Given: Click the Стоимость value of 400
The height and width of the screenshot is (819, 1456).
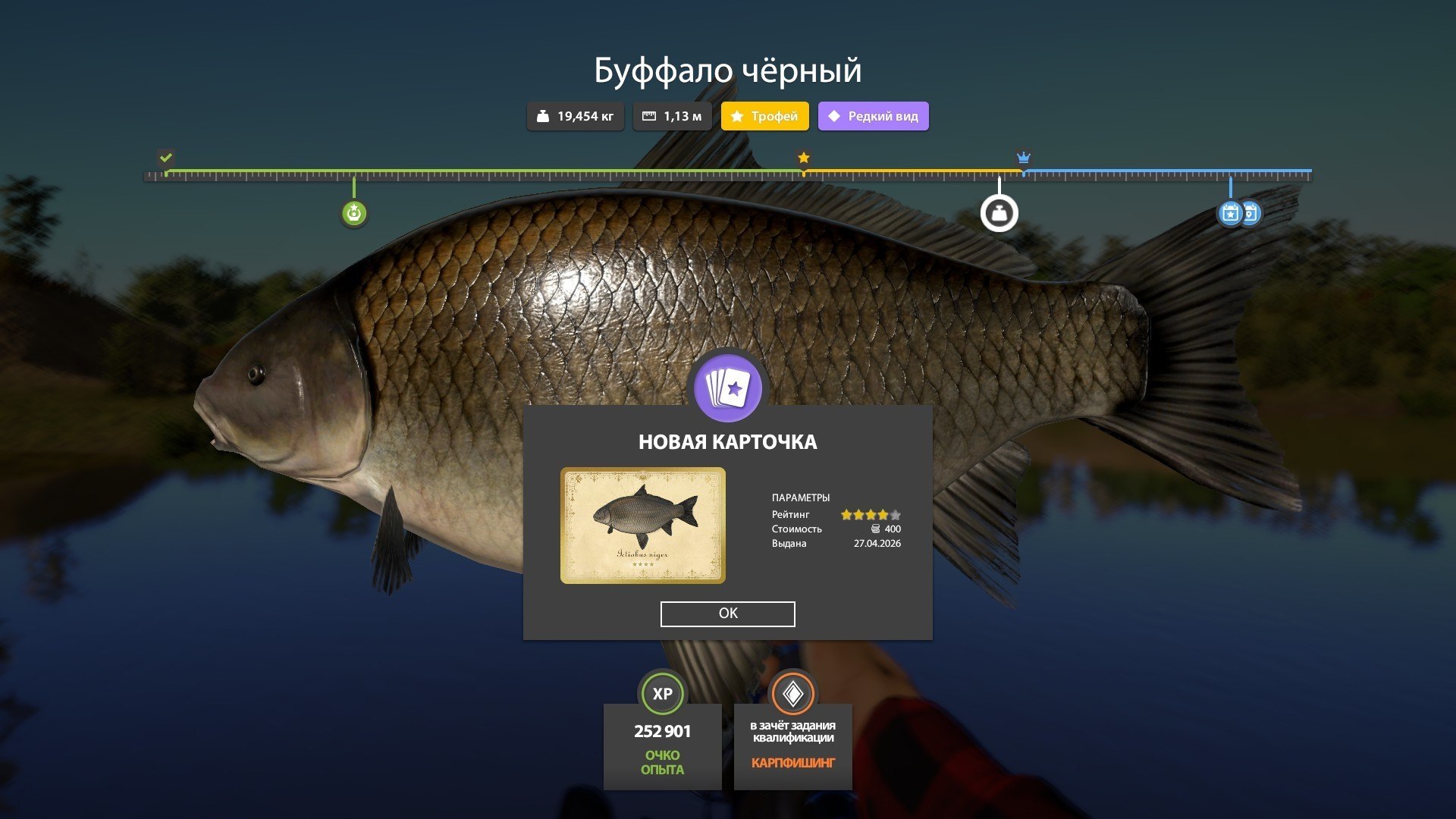Looking at the screenshot, I should click(x=895, y=529).
